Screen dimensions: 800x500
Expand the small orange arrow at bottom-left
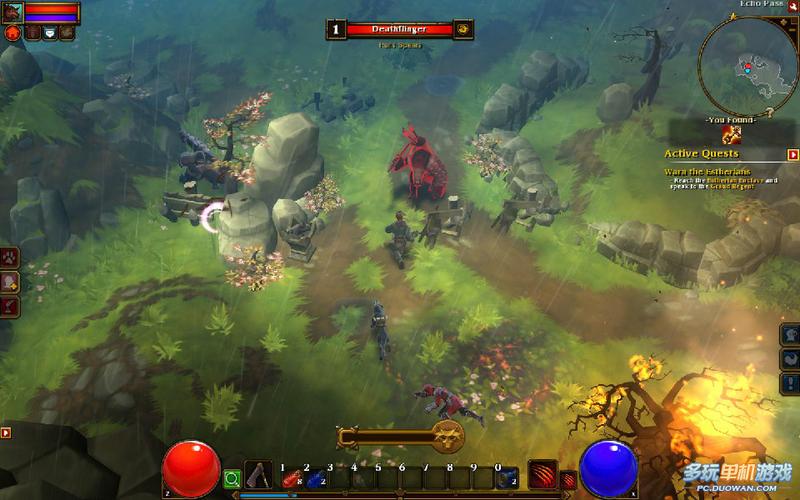[6, 433]
